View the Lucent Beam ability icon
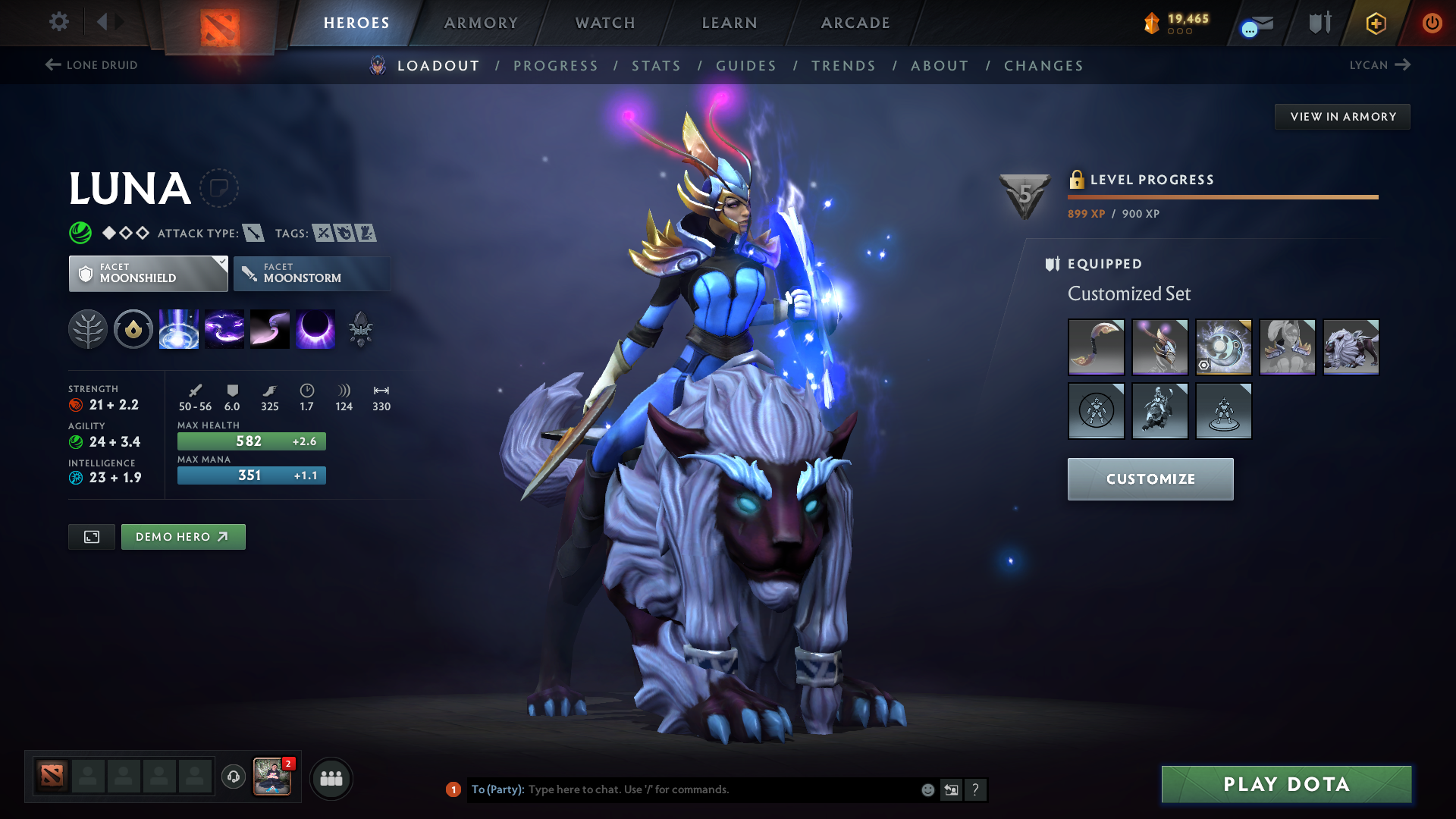1456x819 pixels. tap(178, 329)
